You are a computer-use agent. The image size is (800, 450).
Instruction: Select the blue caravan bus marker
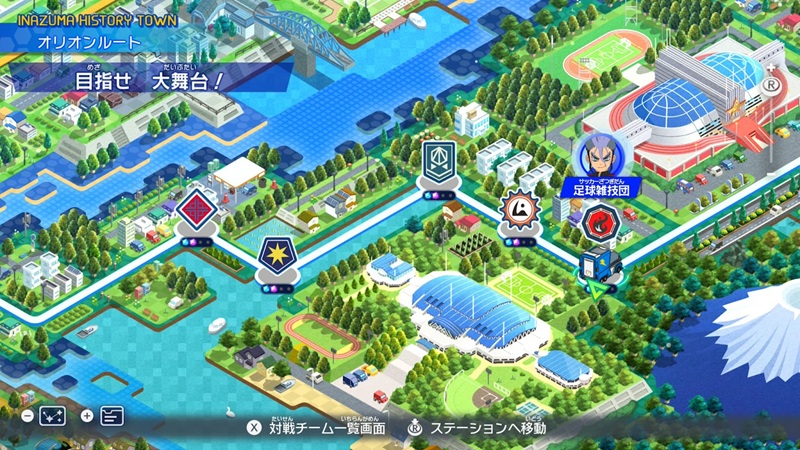pos(600,266)
